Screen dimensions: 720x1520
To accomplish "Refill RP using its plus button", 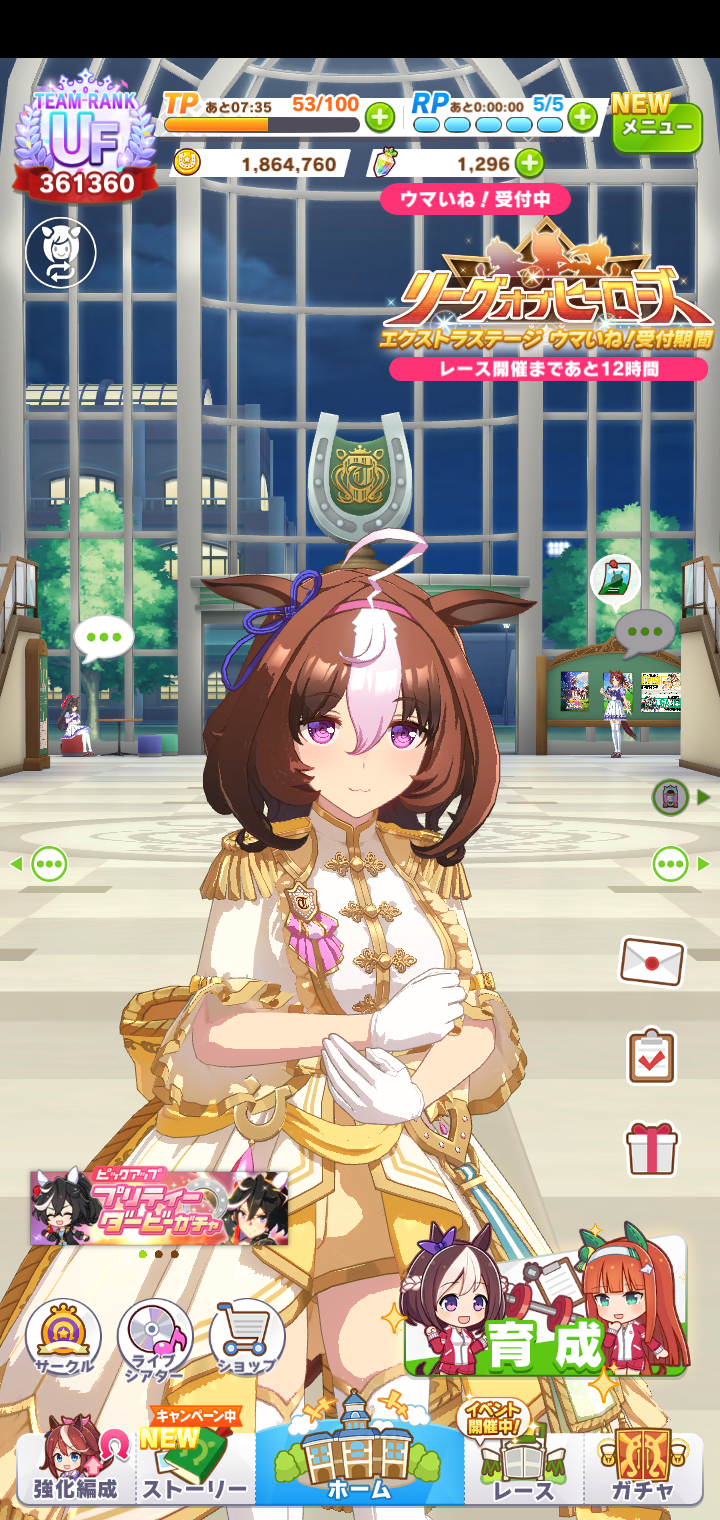I will click(582, 118).
